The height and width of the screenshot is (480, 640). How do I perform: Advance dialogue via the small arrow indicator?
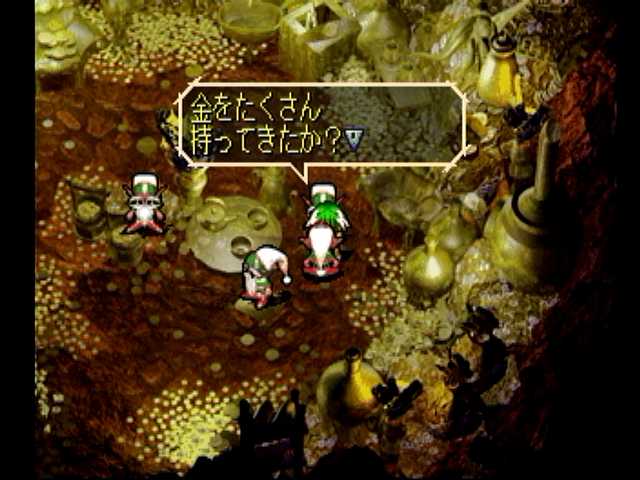354,144
